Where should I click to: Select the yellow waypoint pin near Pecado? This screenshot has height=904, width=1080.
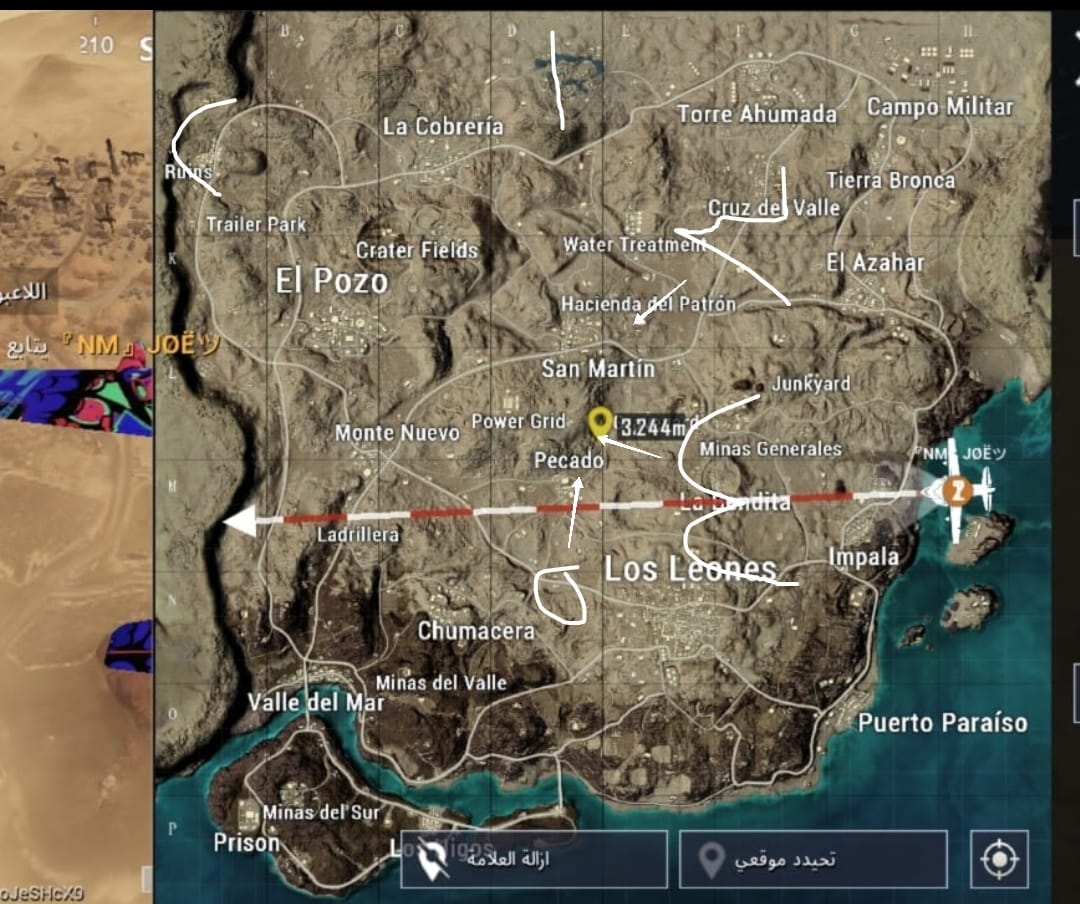pos(600,422)
